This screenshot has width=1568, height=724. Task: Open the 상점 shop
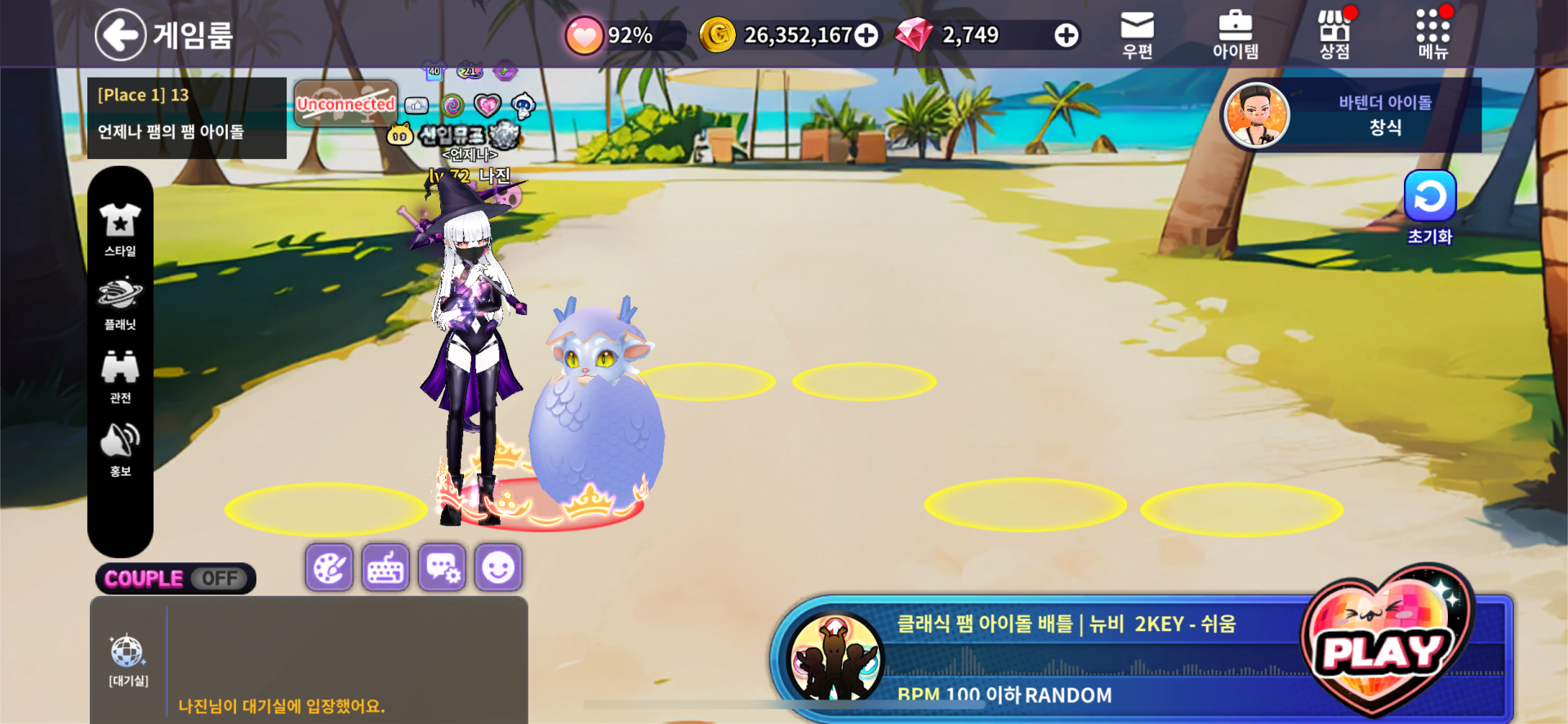point(1334,34)
